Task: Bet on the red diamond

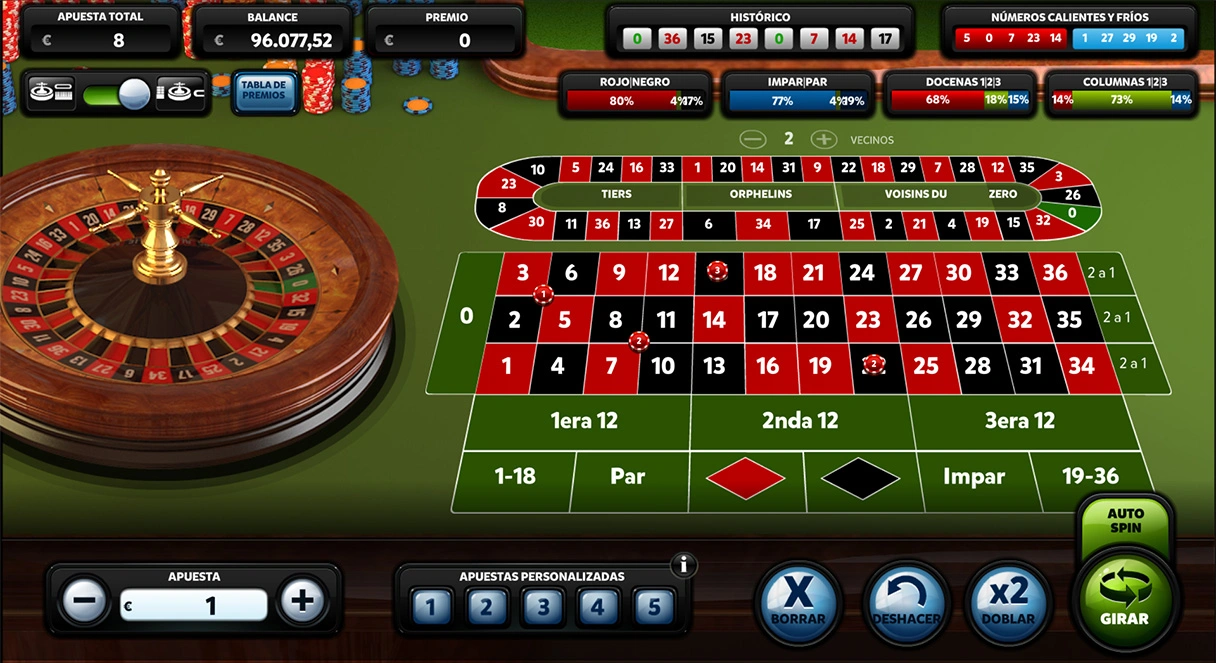Action: click(x=745, y=478)
